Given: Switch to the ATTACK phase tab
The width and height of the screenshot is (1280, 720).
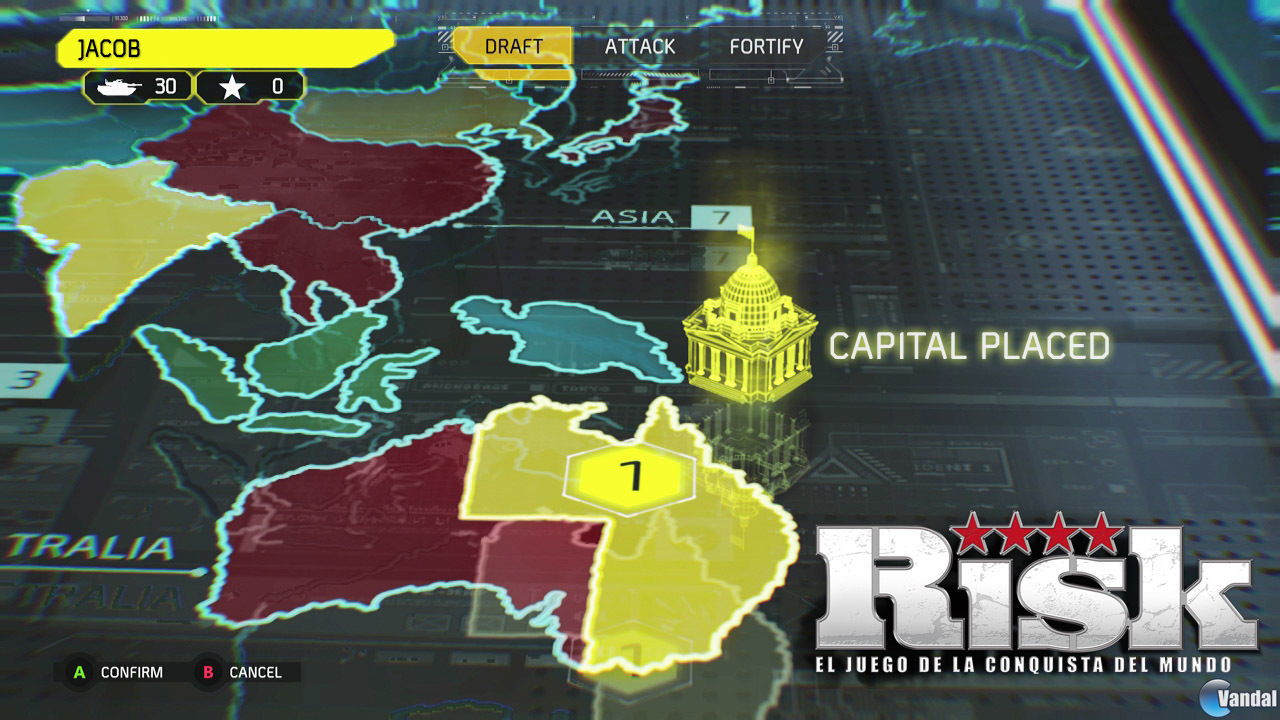Looking at the screenshot, I should [640, 46].
